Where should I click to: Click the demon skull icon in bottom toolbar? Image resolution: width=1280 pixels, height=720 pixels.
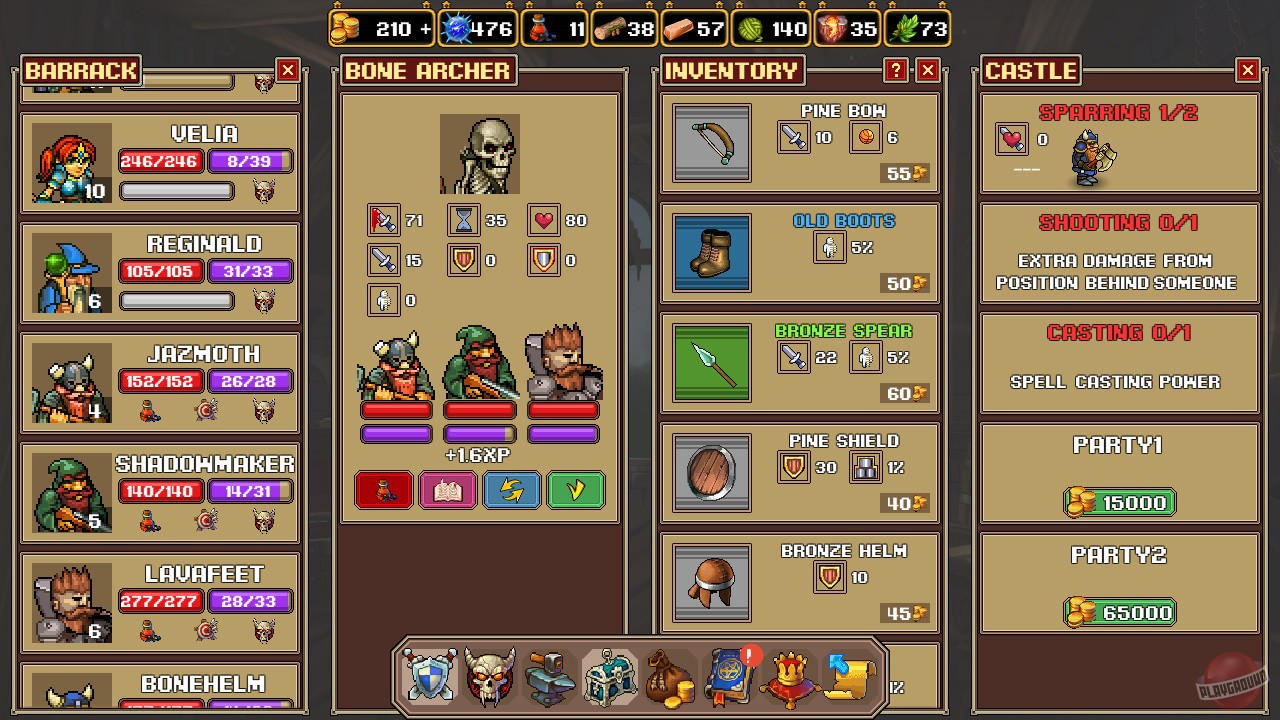(x=489, y=676)
